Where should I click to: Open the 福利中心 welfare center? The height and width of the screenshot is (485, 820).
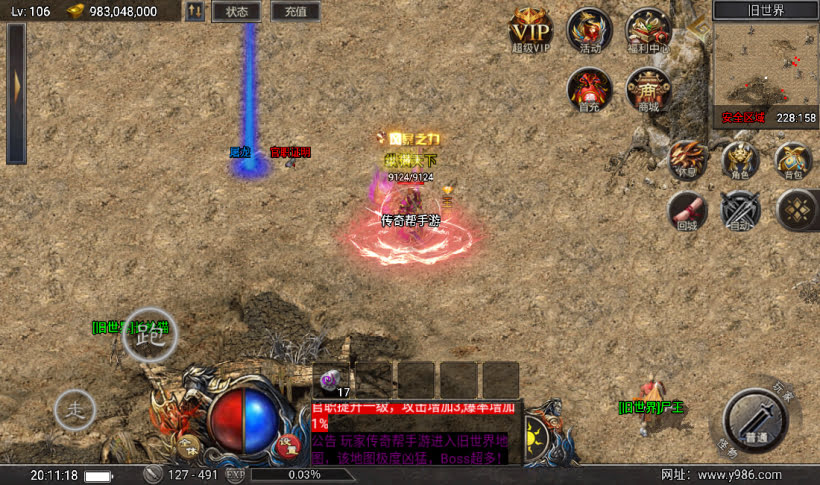click(648, 30)
